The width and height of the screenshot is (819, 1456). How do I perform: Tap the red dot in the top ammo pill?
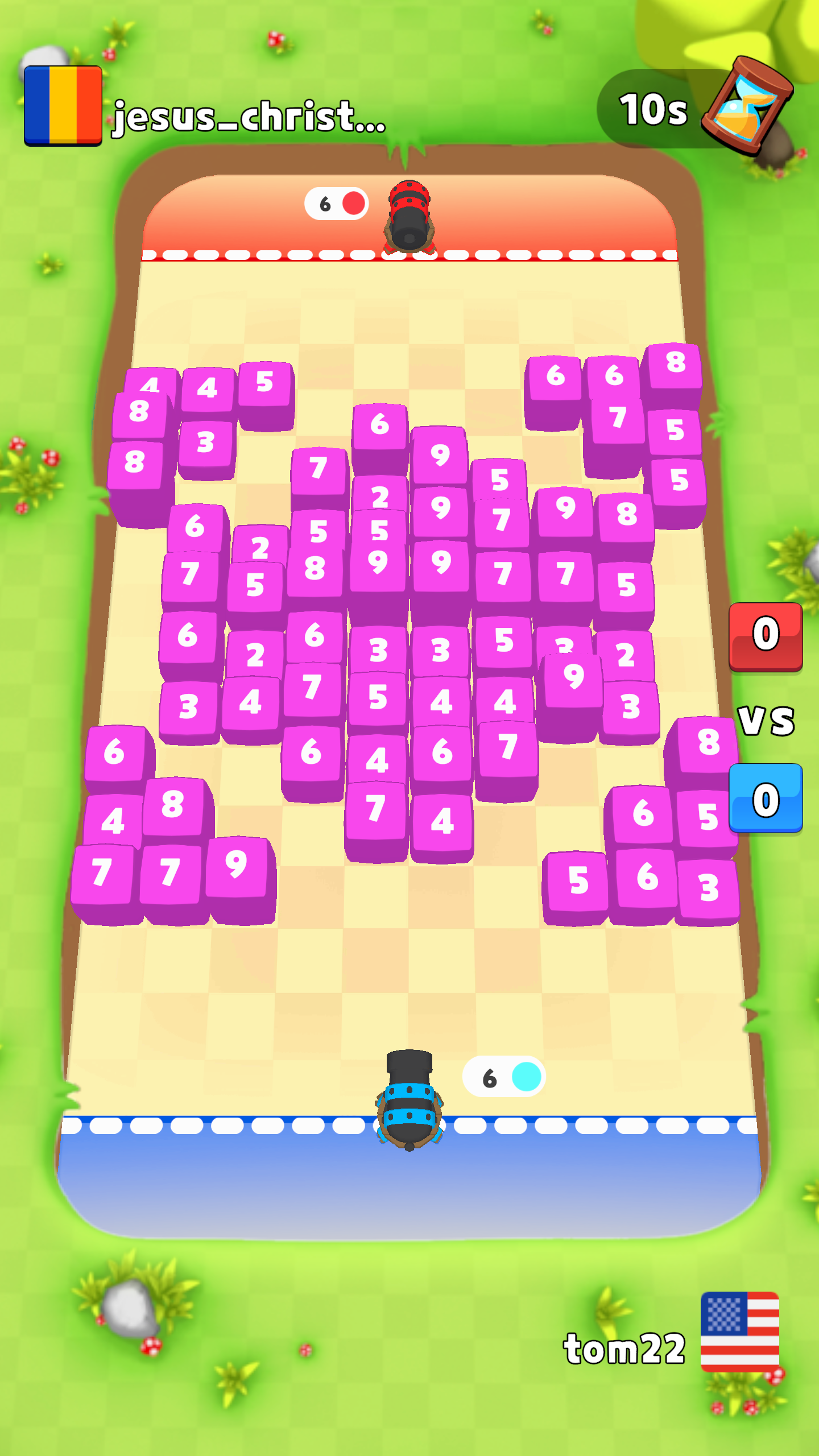coord(353,202)
